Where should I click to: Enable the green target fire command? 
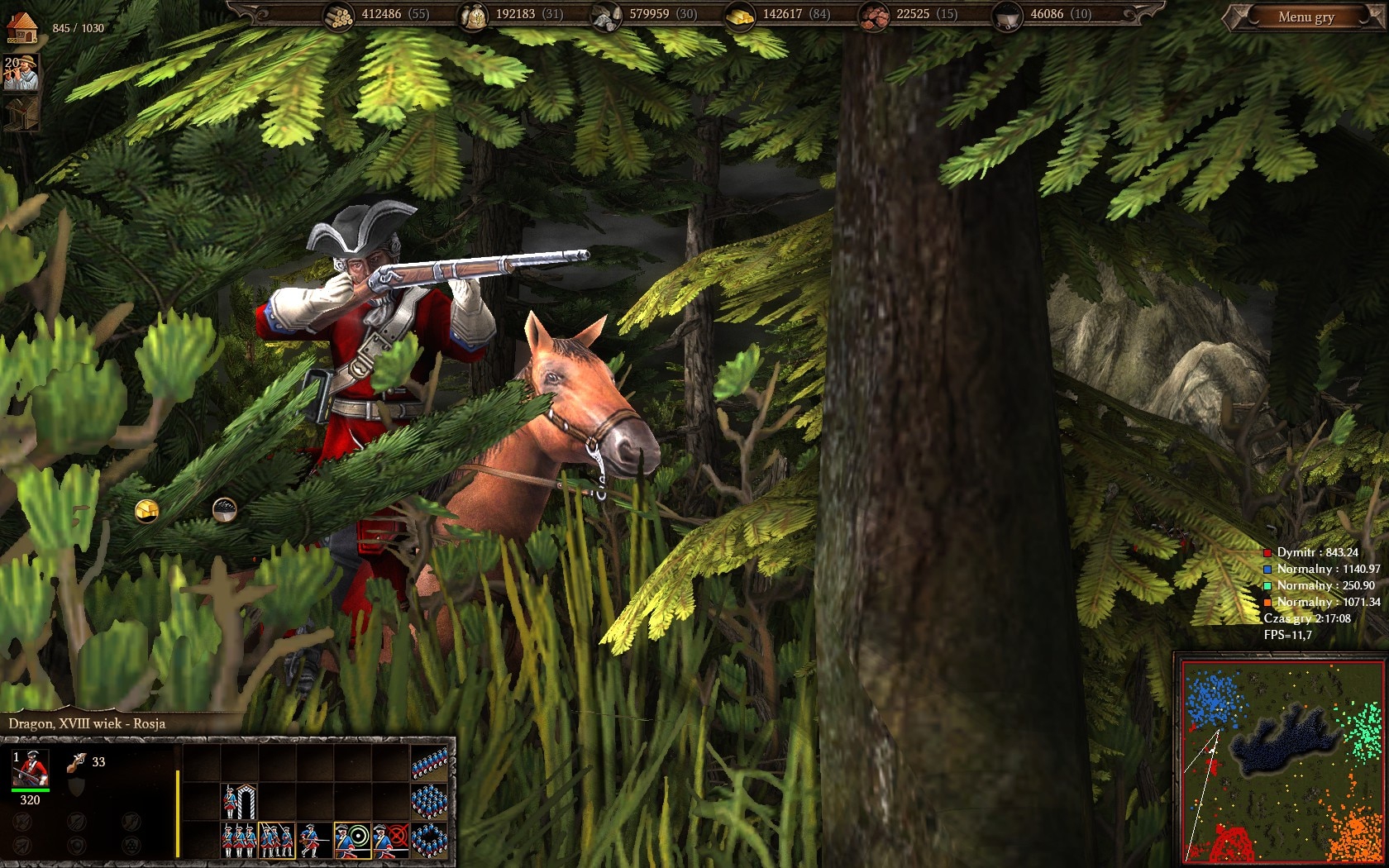coord(352,841)
